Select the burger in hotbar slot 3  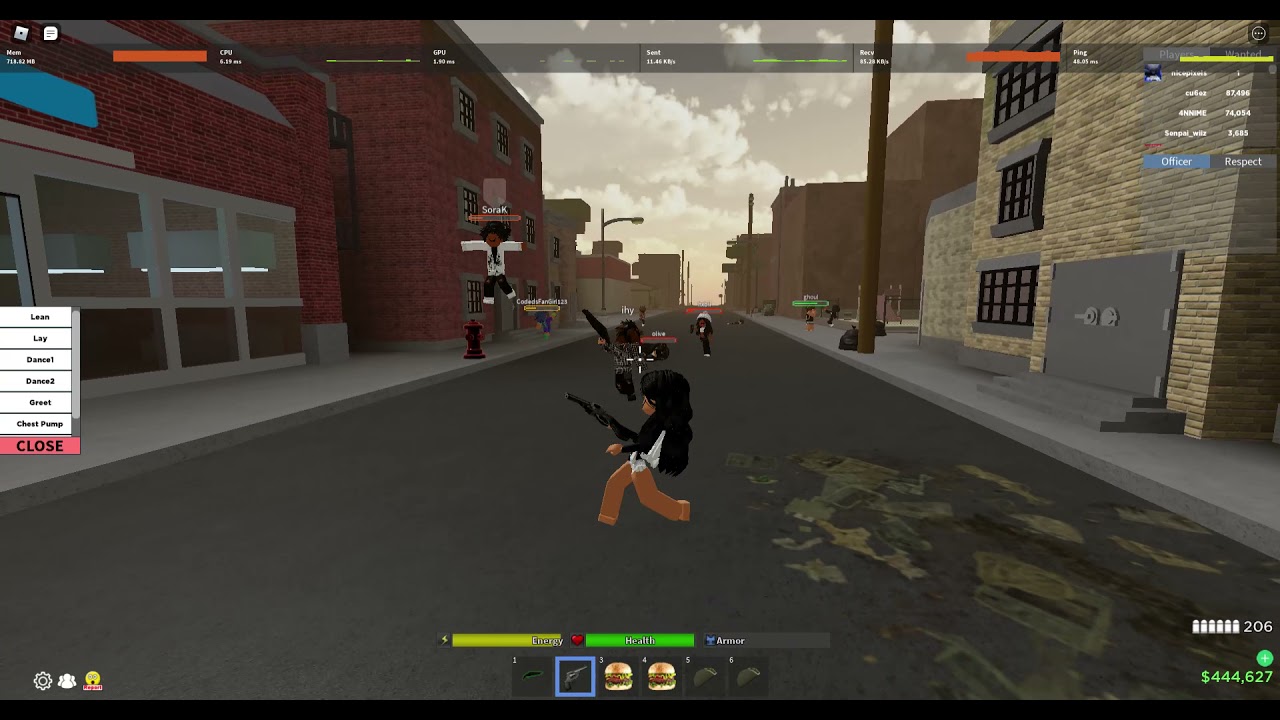tap(618, 677)
